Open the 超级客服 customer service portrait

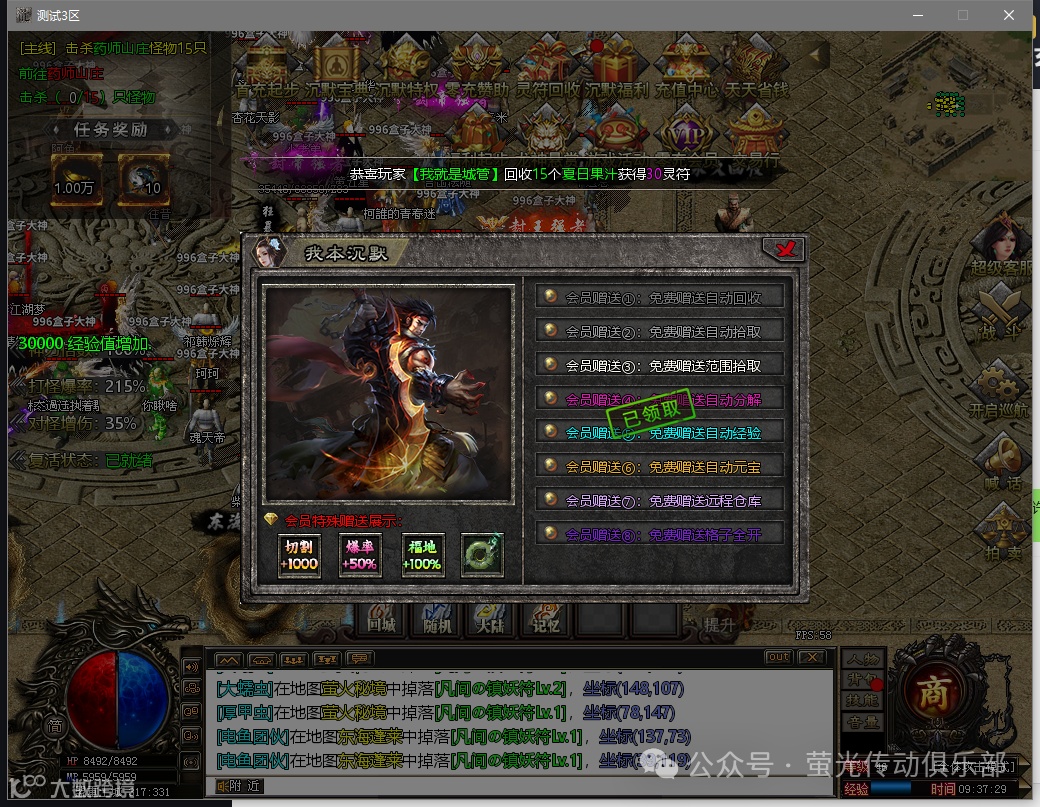(x=1002, y=247)
